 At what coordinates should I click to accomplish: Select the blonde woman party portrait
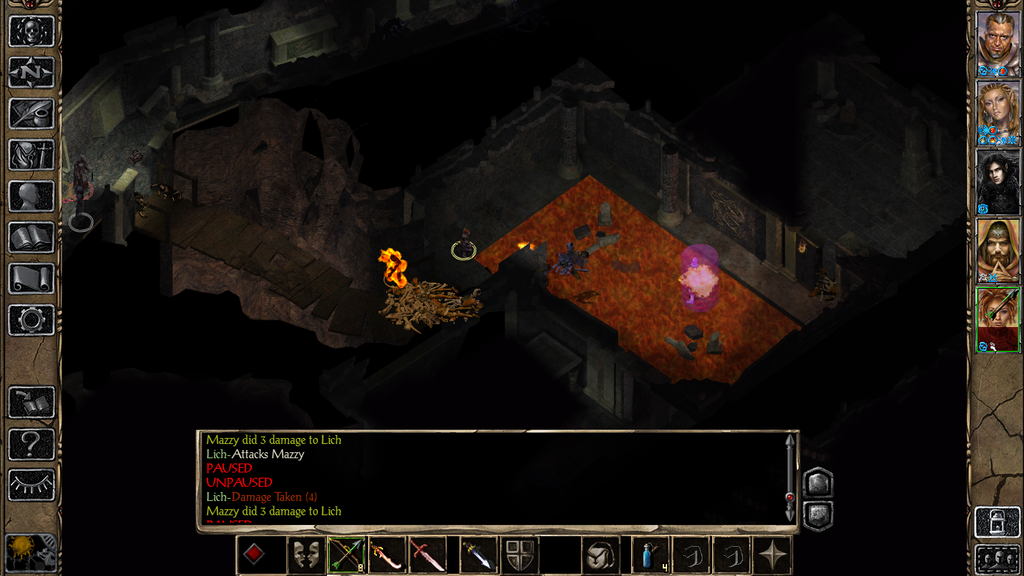pos(997,112)
